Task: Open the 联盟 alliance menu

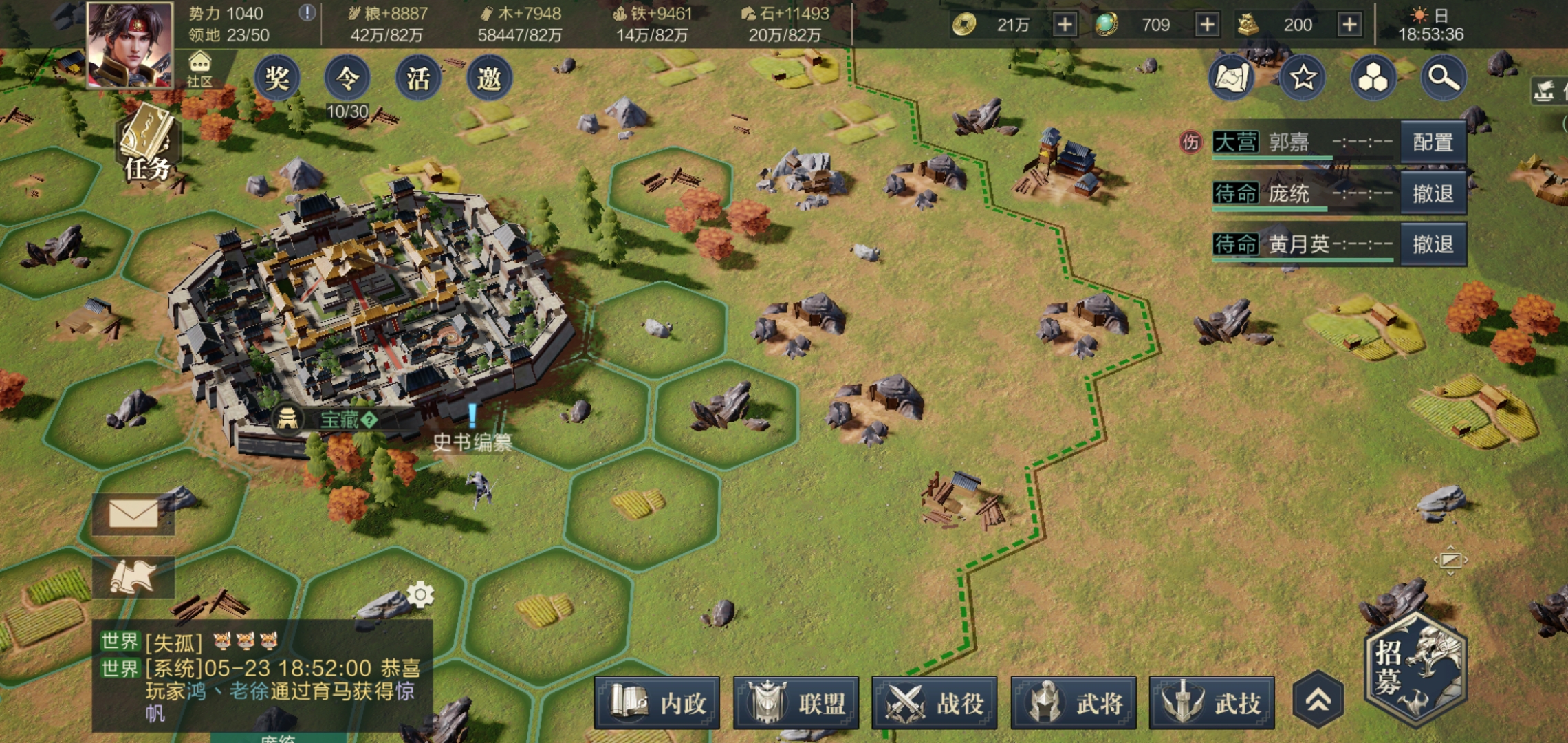Action: pyautogui.click(x=796, y=703)
